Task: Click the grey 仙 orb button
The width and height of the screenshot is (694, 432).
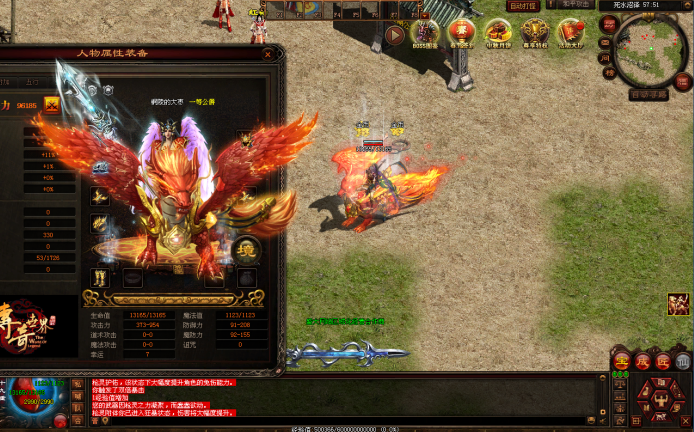Action: [x=683, y=361]
